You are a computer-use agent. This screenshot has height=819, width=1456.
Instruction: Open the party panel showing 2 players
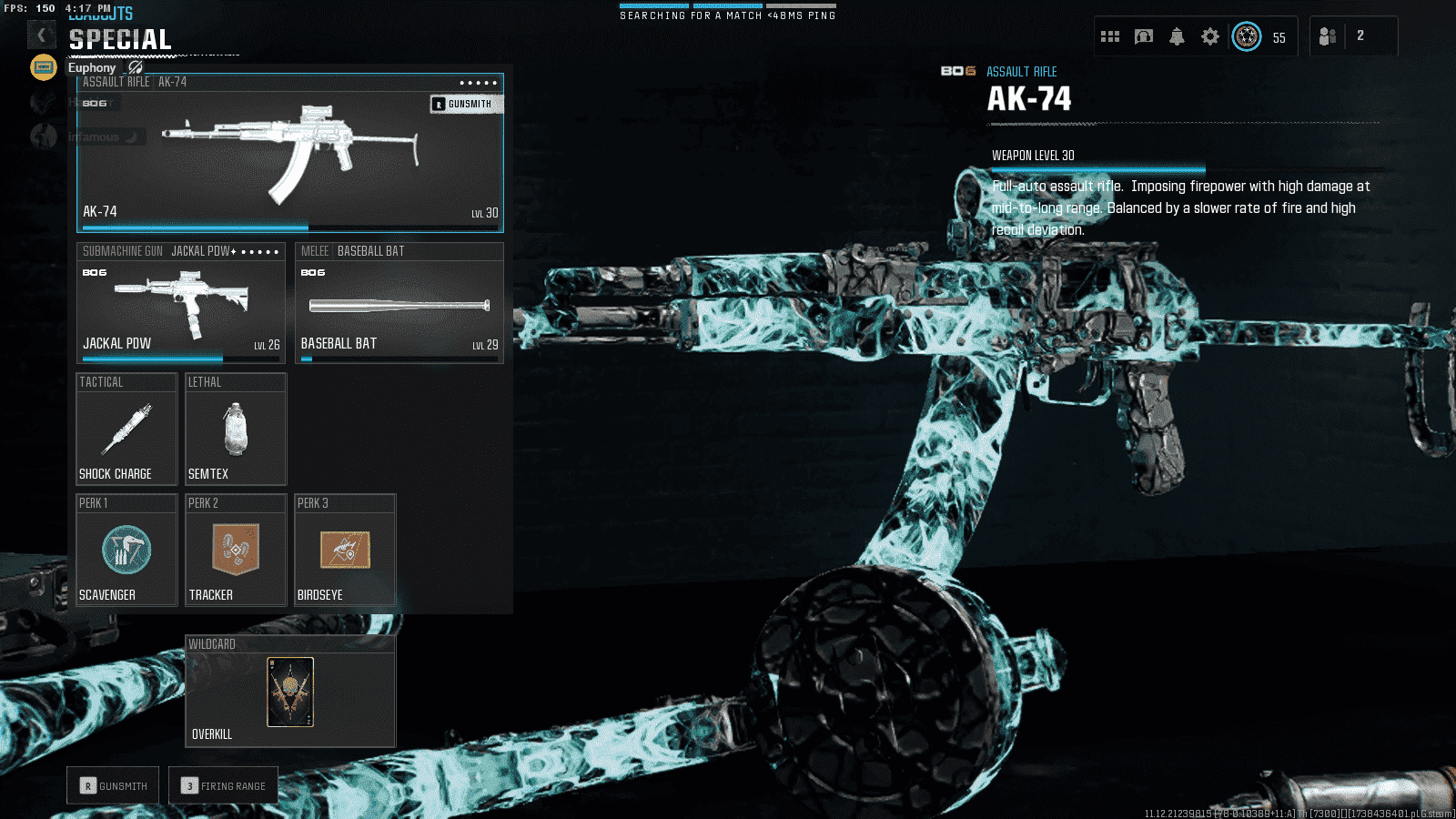tap(1353, 35)
